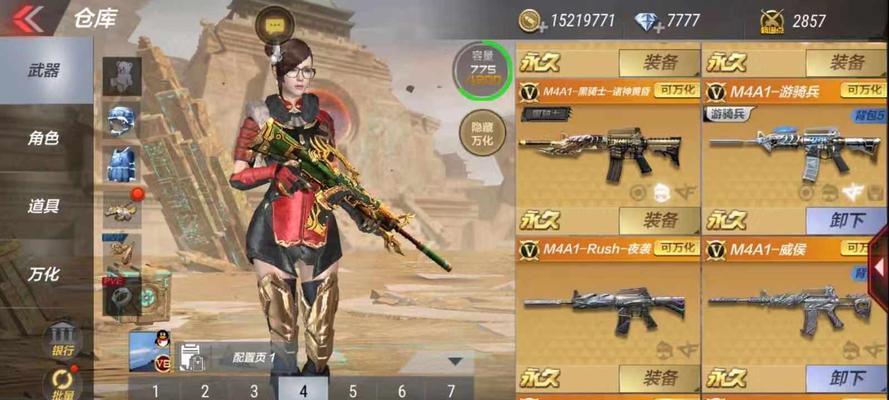
Task: Switch to loadout page 5
Action: point(353,391)
